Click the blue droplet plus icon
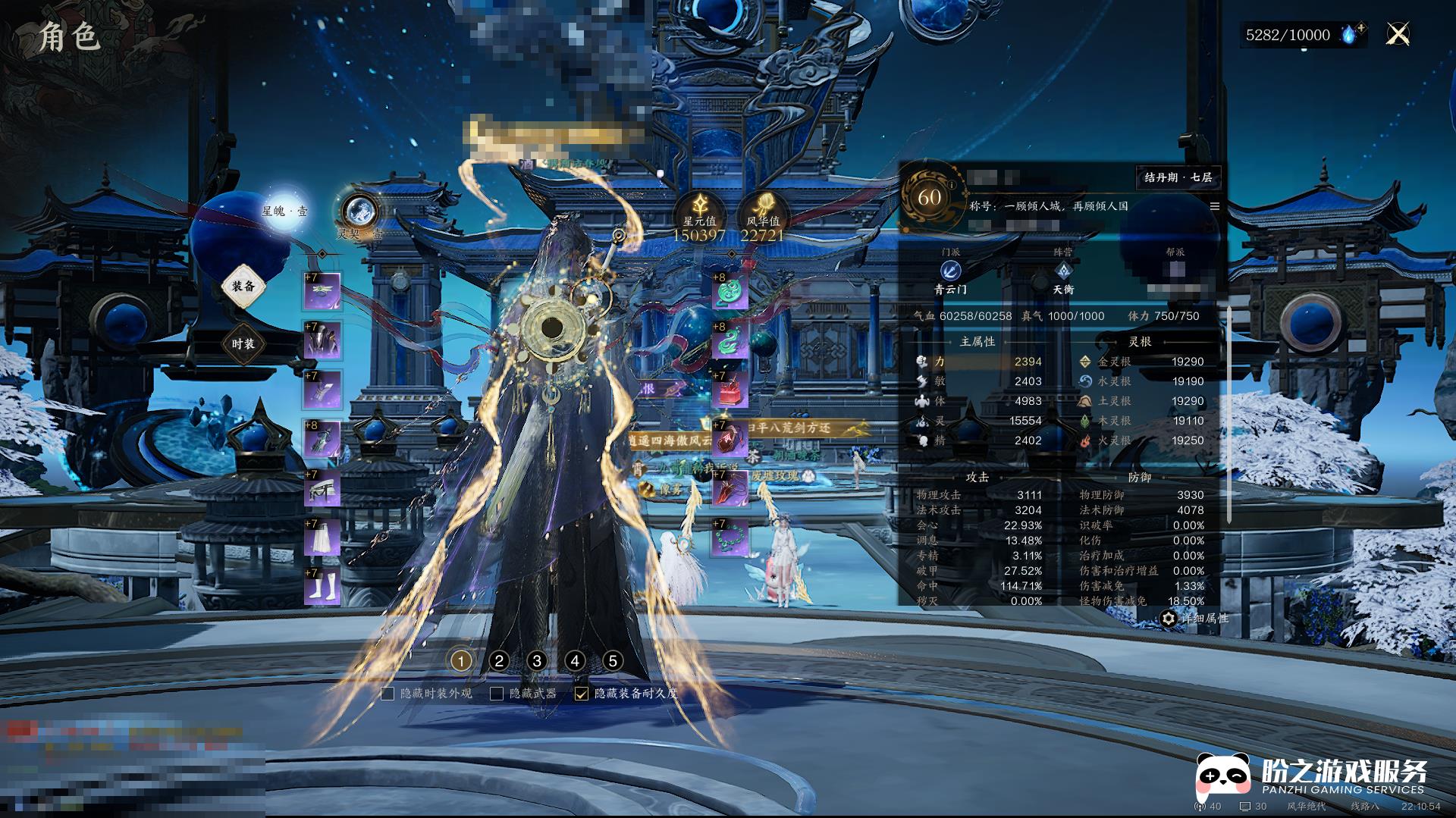Image resolution: width=1456 pixels, height=818 pixels. click(1352, 34)
